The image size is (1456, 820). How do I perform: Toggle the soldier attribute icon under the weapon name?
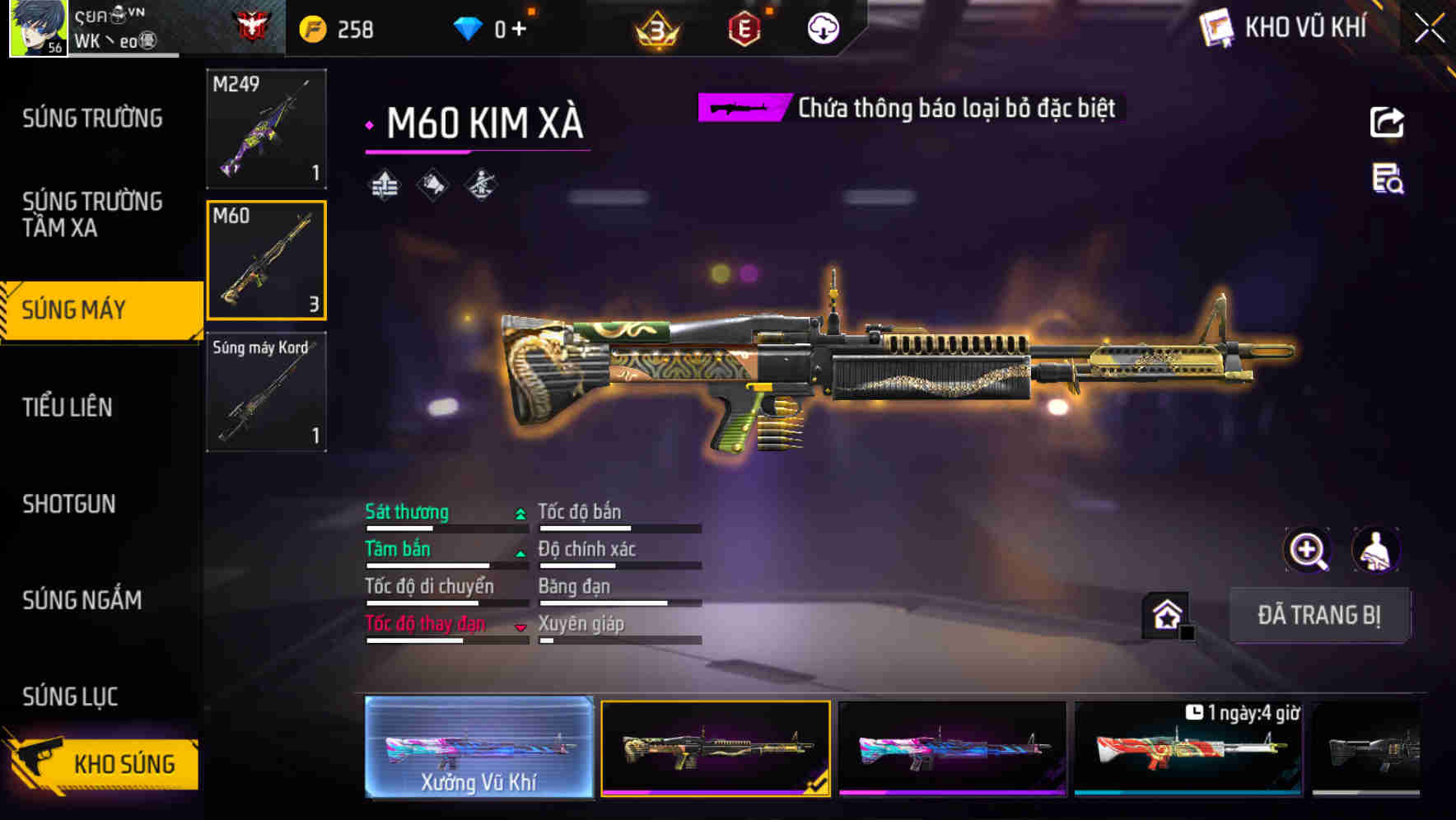(481, 185)
